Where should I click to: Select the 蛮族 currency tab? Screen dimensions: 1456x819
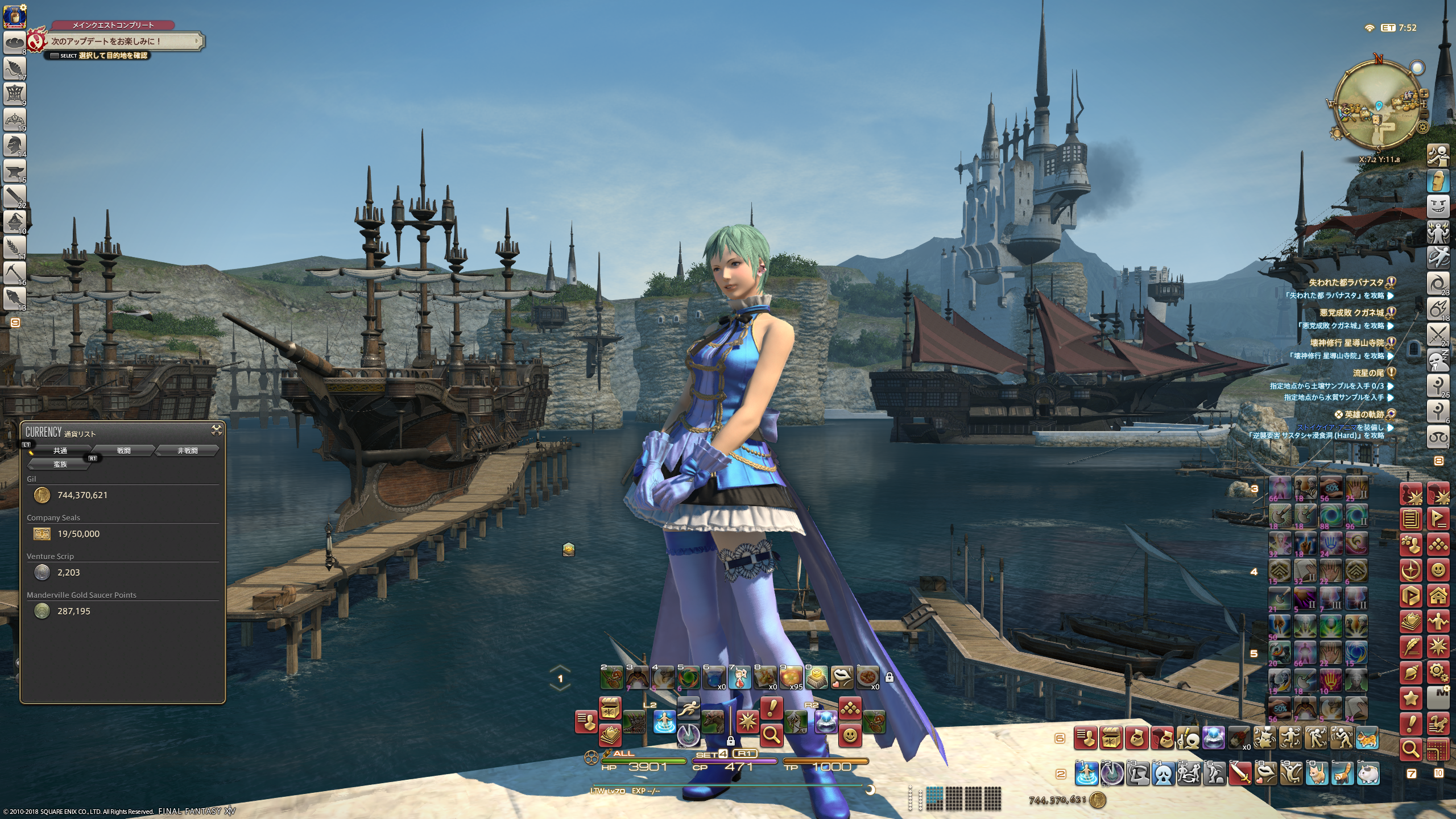(60, 464)
